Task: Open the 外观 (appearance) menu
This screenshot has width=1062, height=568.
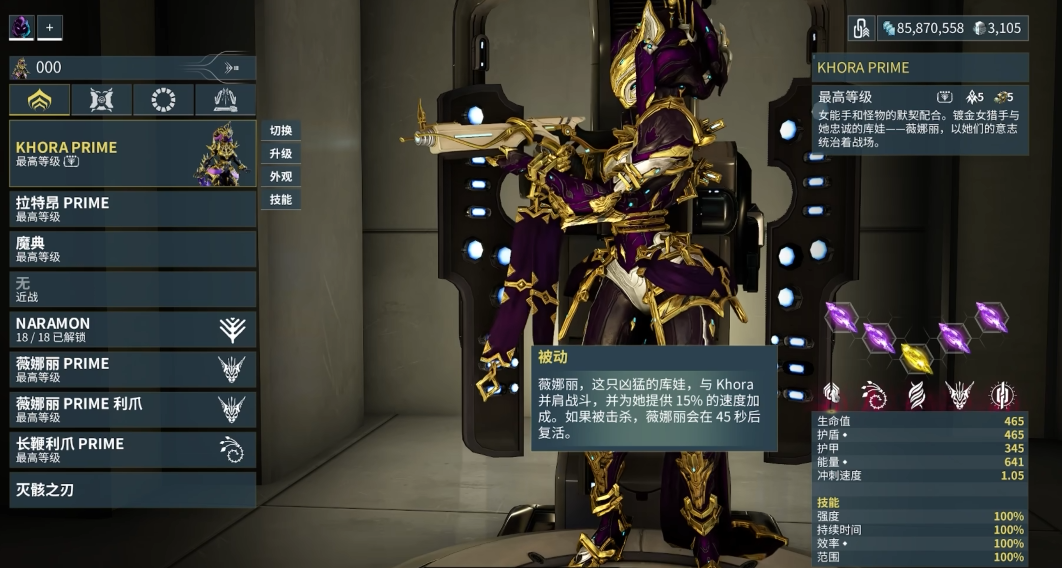Action: coord(281,177)
